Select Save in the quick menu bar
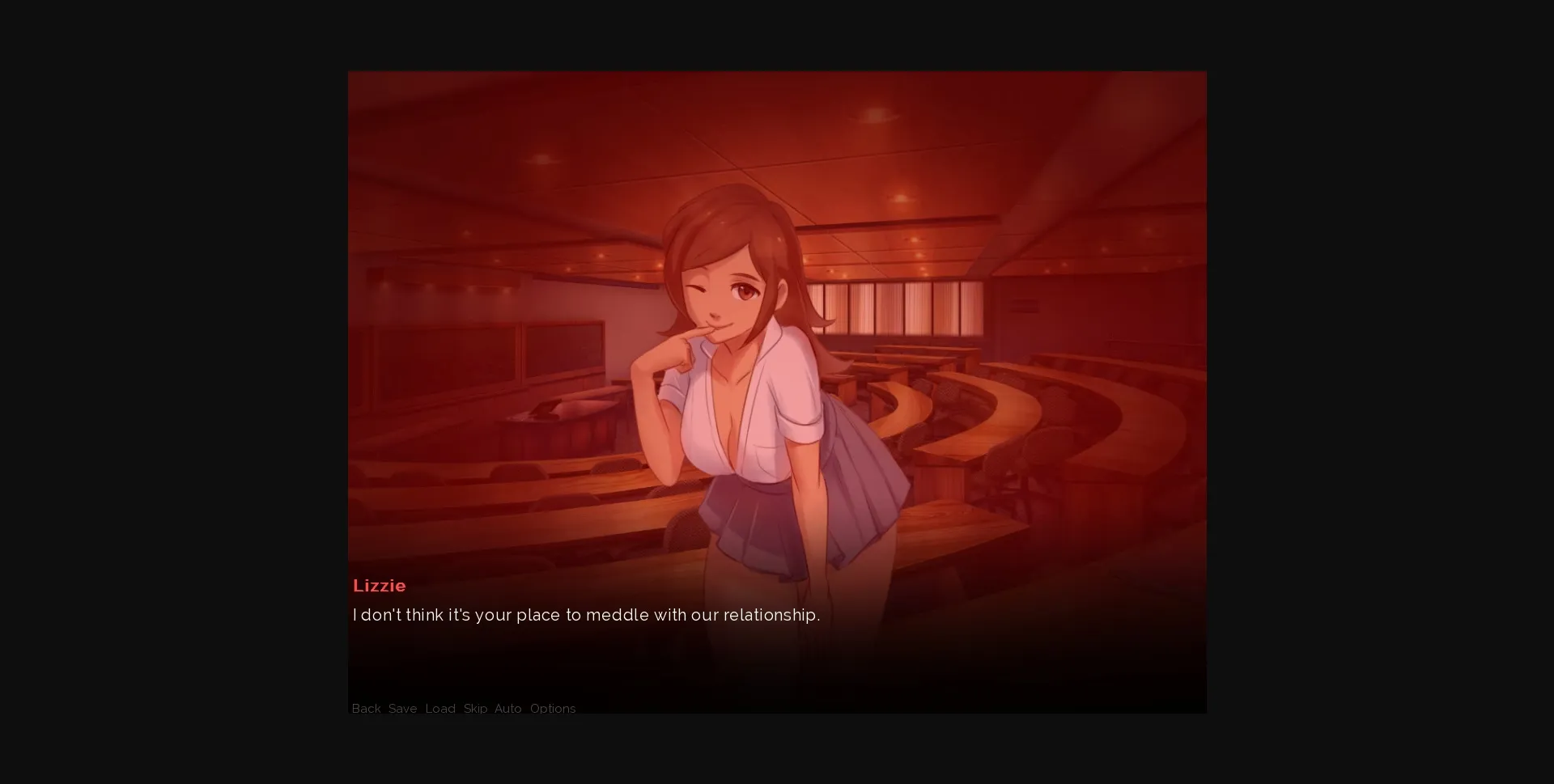Screen dimensions: 1554x784 click(x=402, y=709)
